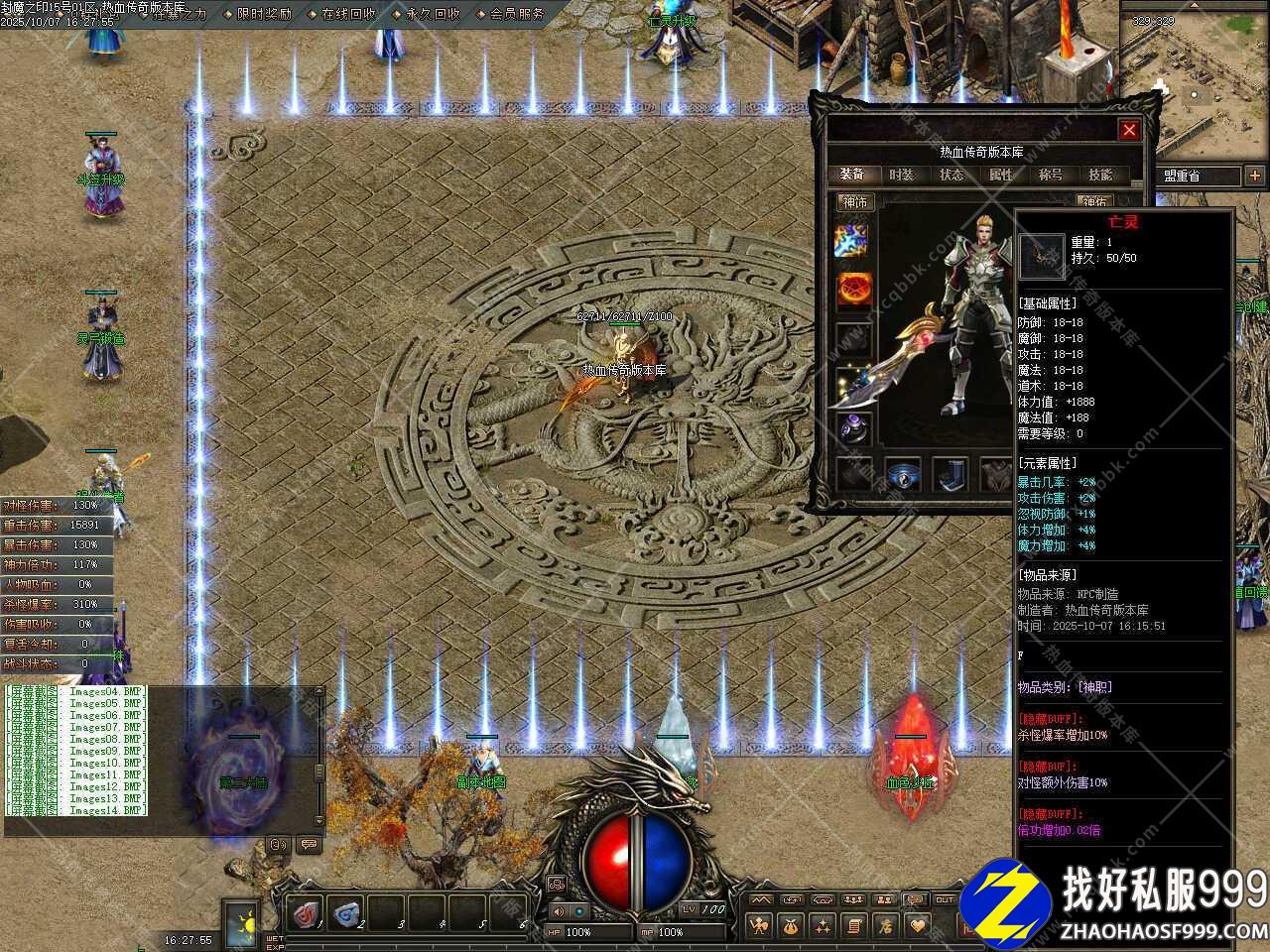Click the plus button beside 盟重省
Viewport: 1270px width, 952px height.
point(1254,176)
